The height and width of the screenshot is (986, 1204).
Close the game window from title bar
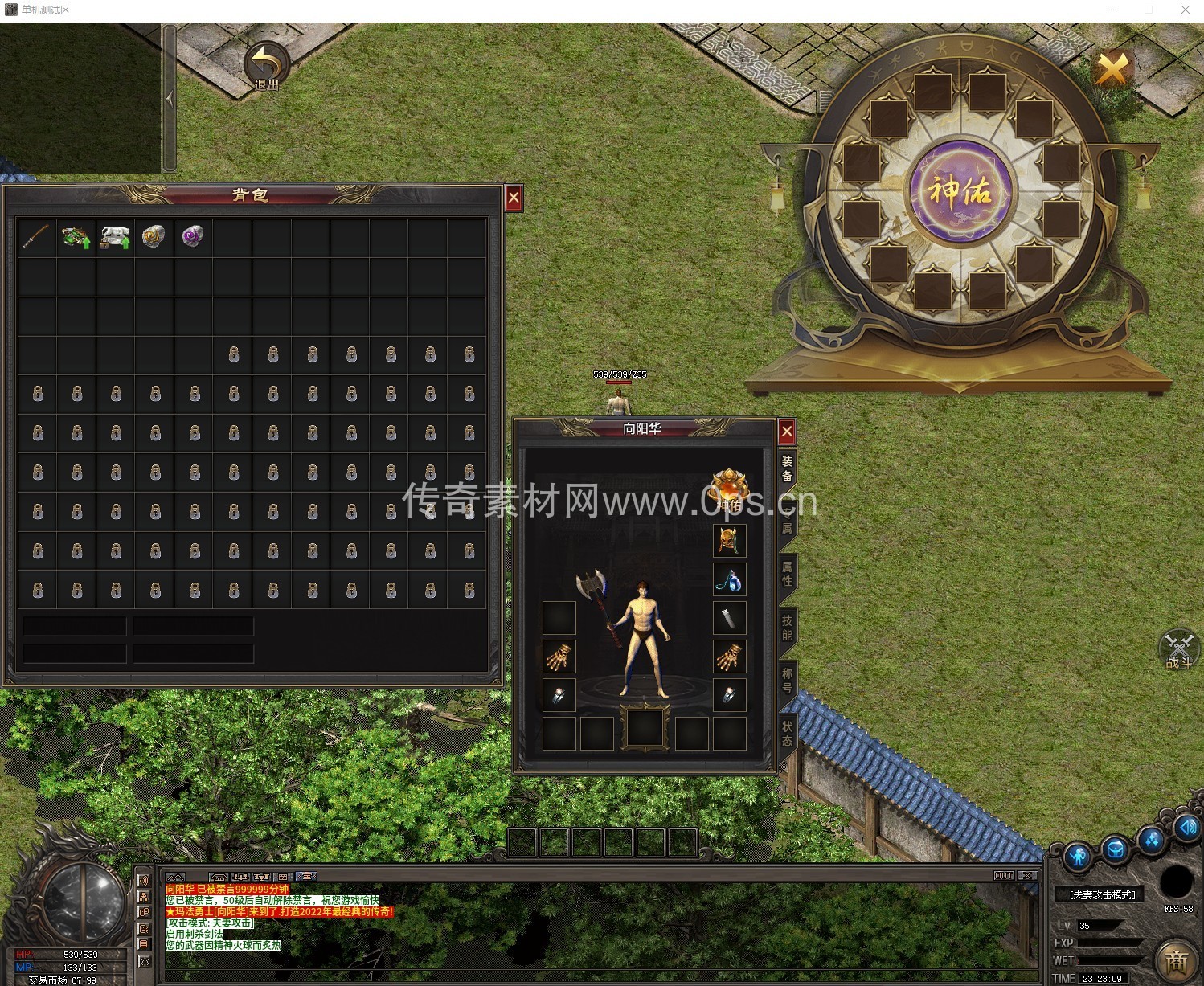point(1185,10)
